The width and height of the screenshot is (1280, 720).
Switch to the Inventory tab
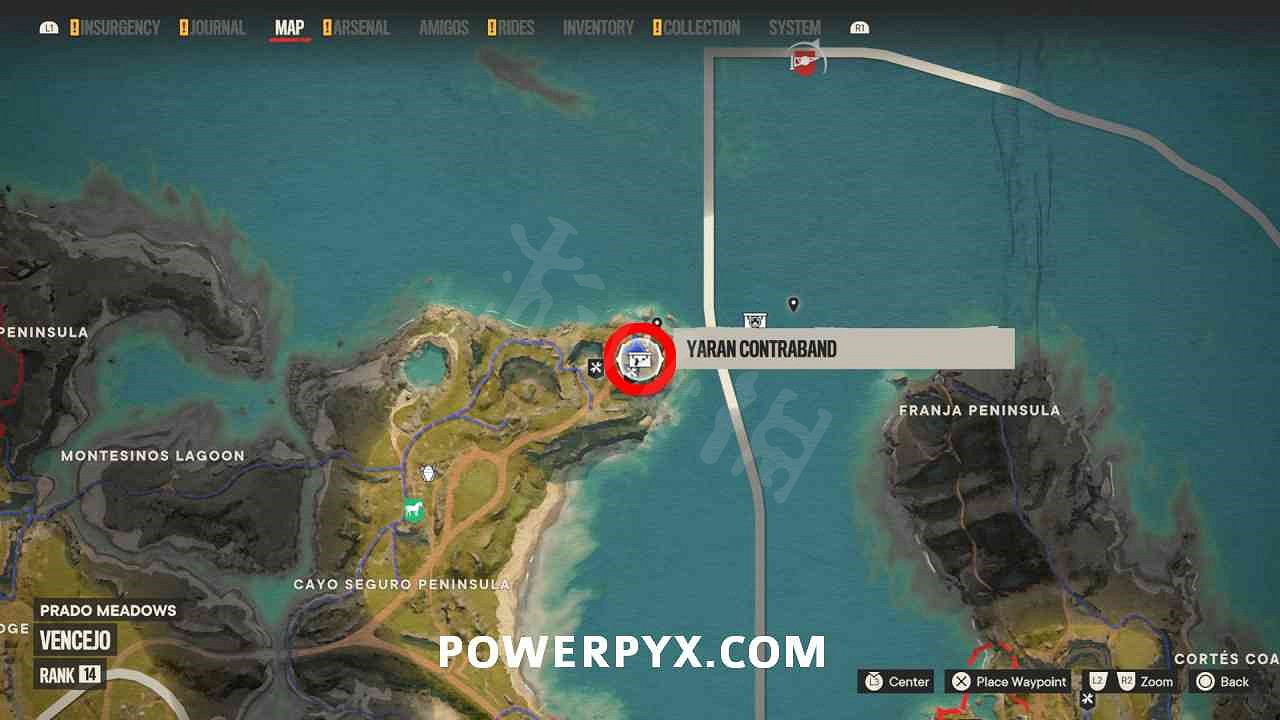click(x=597, y=28)
